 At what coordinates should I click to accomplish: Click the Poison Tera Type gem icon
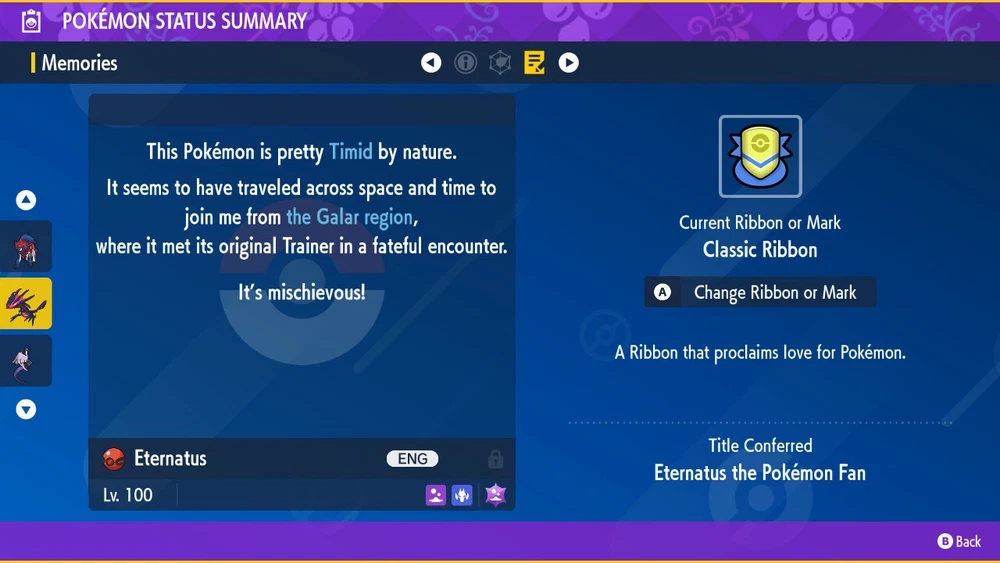pyautogui.click(x=495, y=494)
